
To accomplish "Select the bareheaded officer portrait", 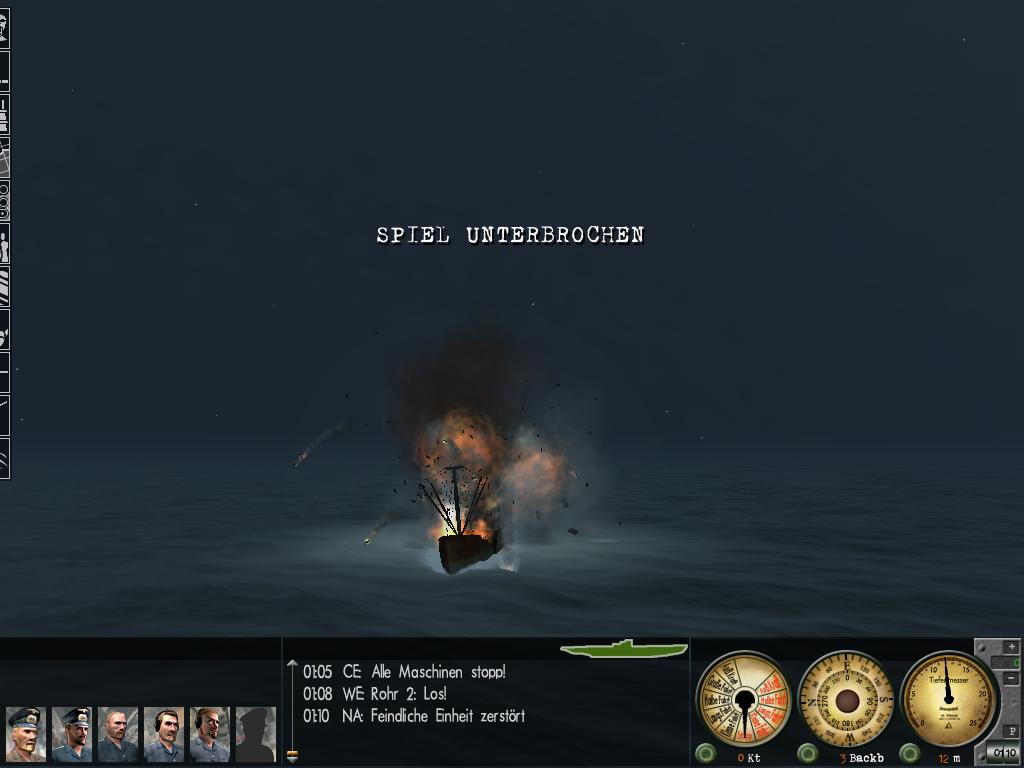I will pyautogui.click(x=118, y=734).
